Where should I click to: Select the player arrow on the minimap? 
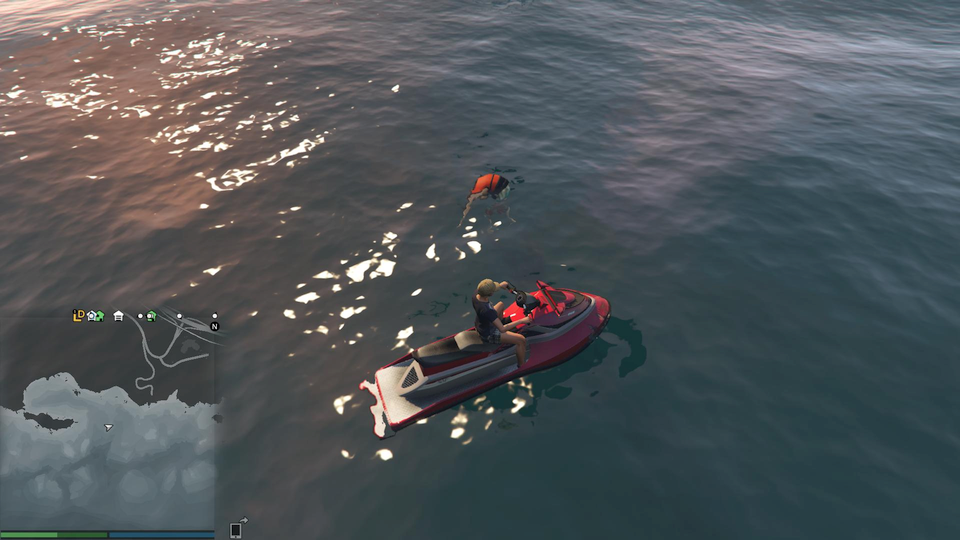pyautogui.click(x=108, y=427)
